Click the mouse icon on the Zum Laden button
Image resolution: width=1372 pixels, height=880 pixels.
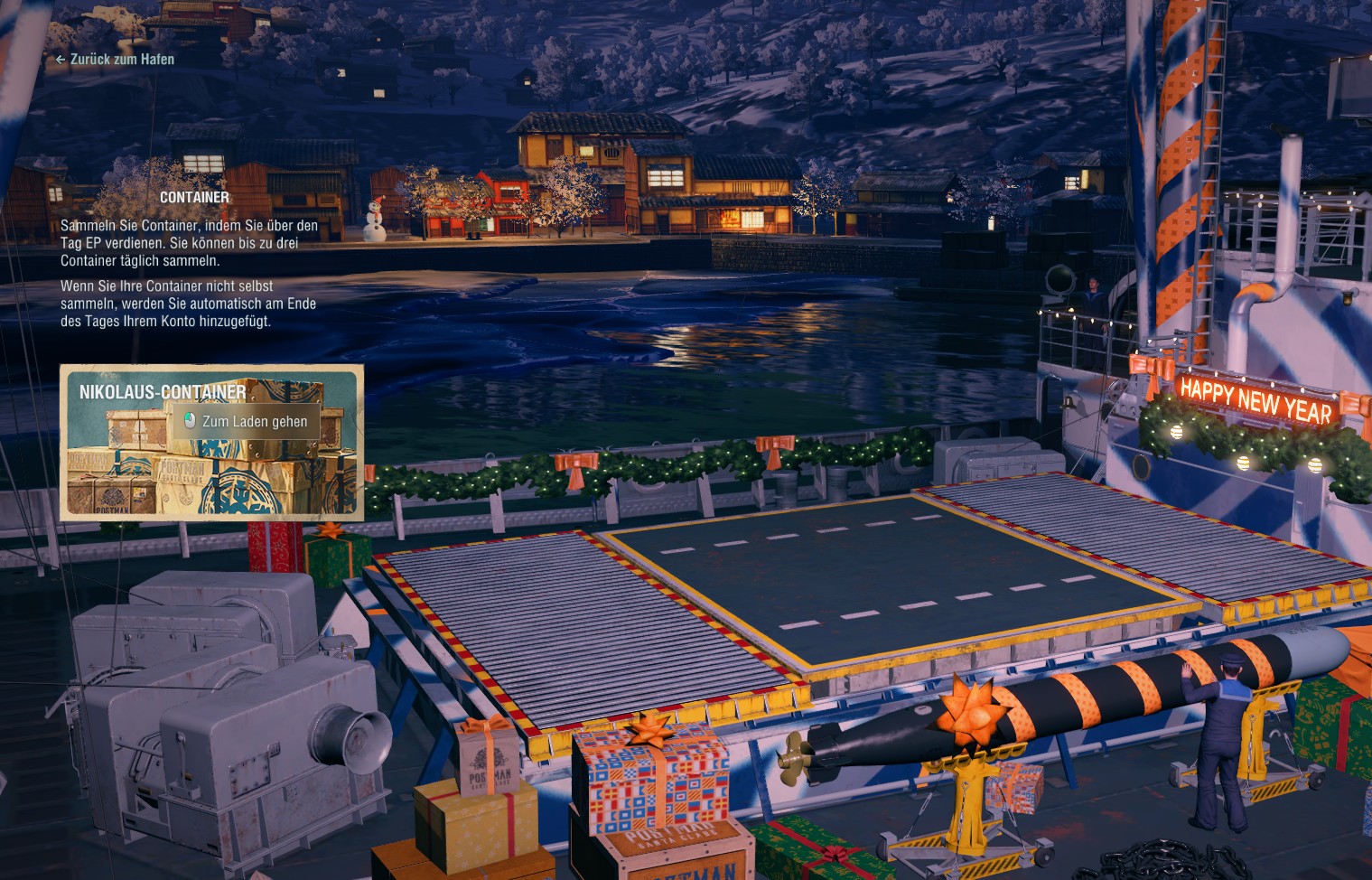191,420
